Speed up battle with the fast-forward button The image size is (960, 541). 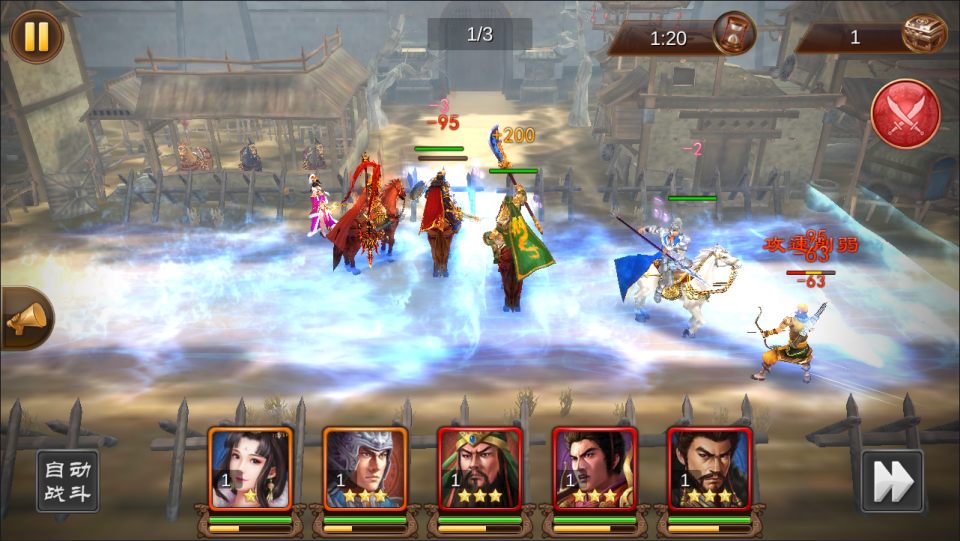click(891, 481)
